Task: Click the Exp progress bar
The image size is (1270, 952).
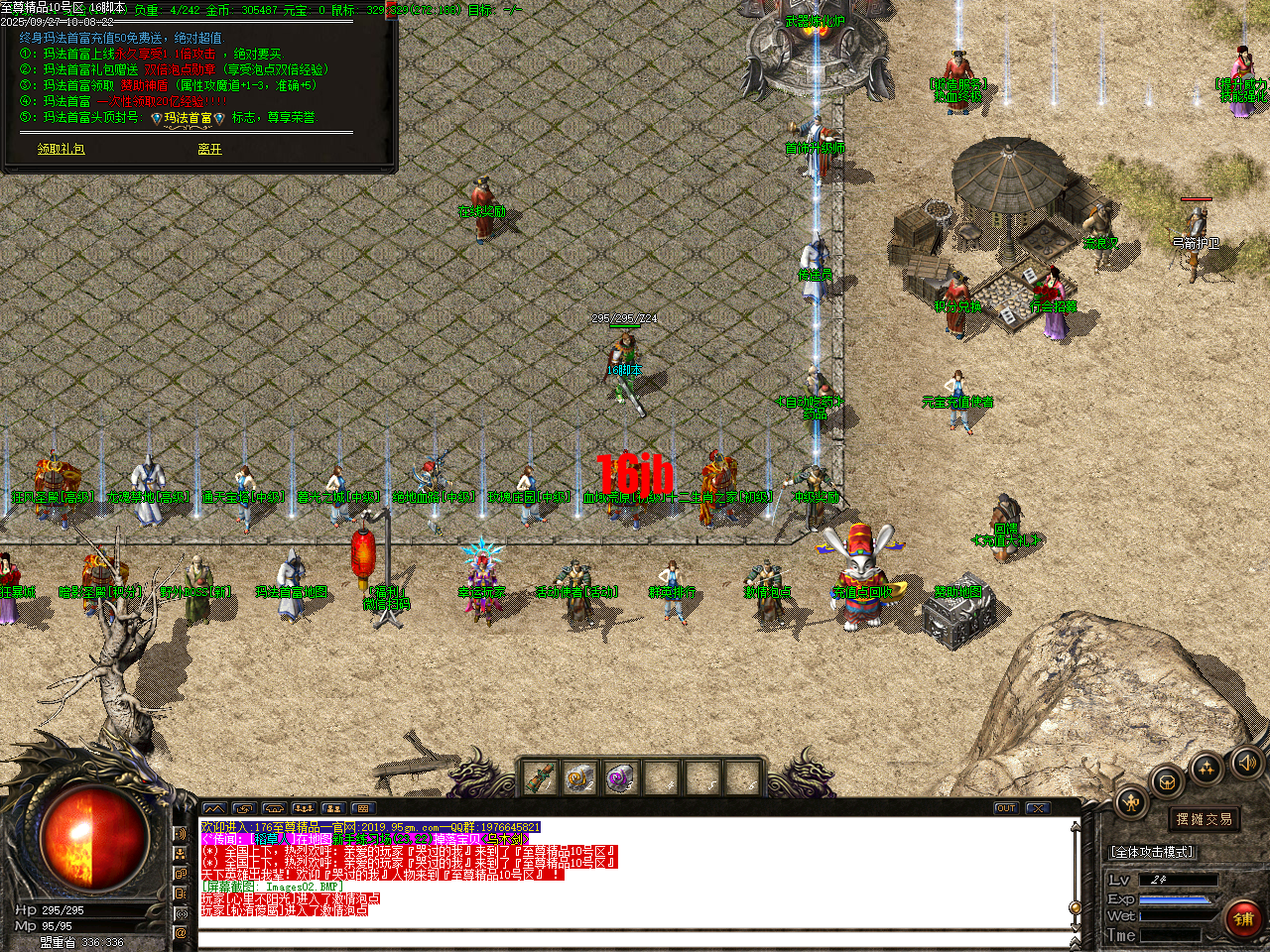Action: [x=1176, y=899]
